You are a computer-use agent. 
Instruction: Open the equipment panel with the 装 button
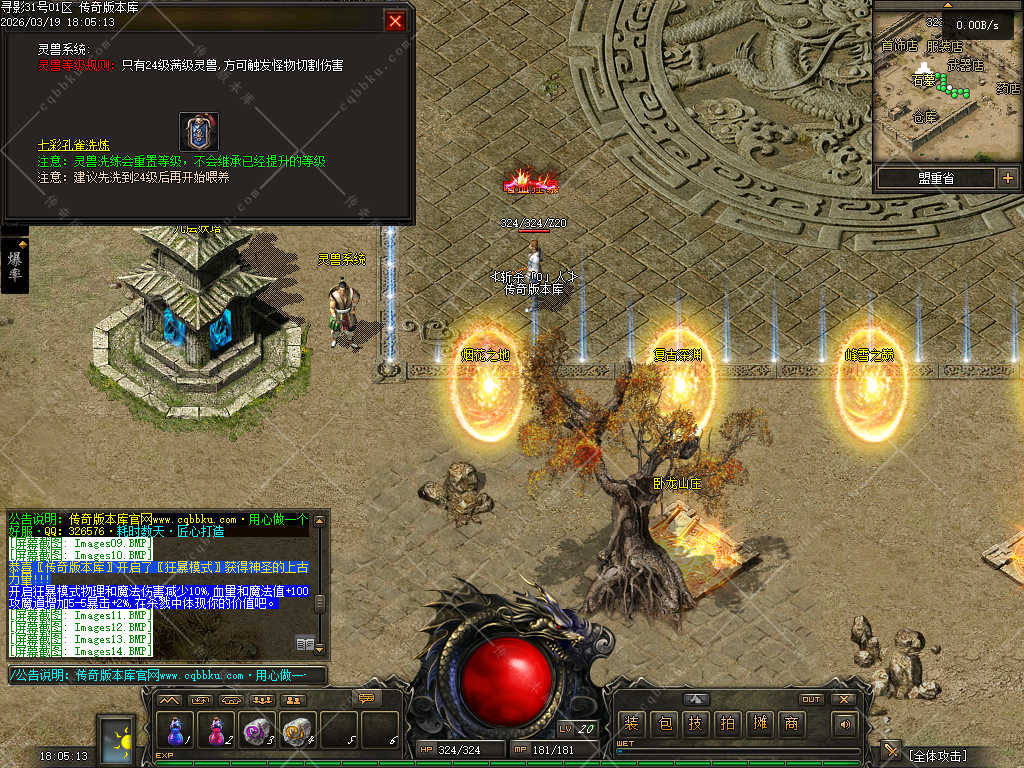pyautogui.click(x=631, y=723)
